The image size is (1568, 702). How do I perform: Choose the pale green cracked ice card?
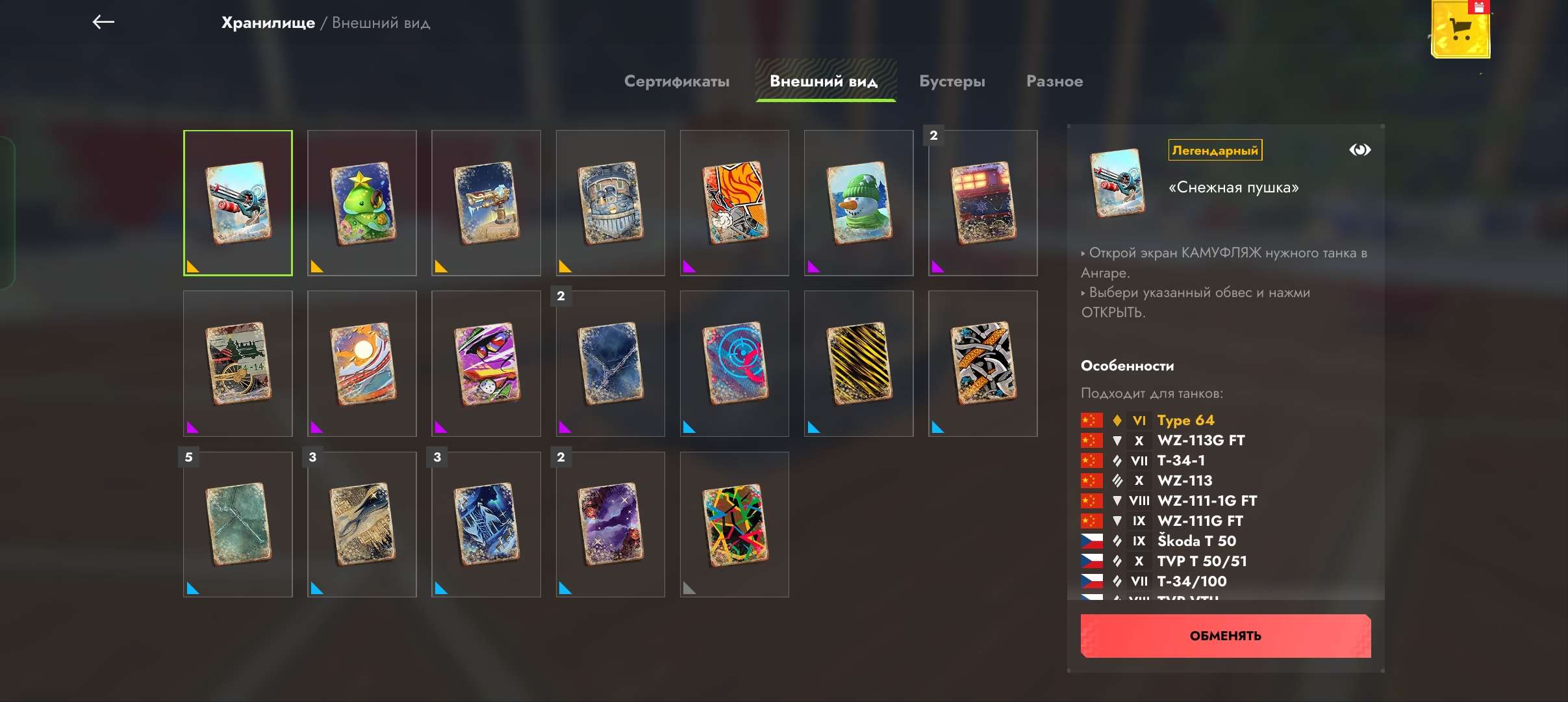click(x=238, y=525)
